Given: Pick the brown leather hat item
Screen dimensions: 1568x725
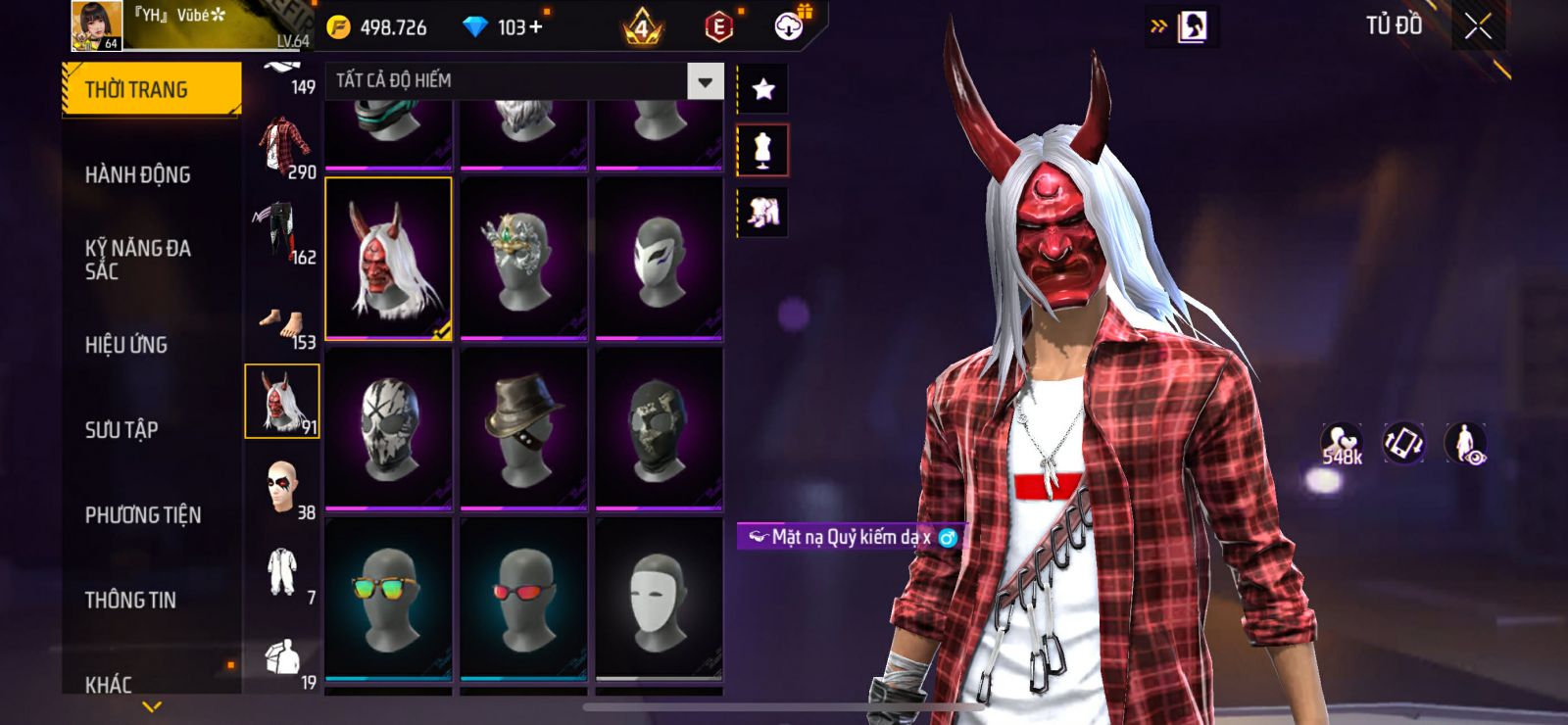Looking at the screenshot, I should [523, 429].
